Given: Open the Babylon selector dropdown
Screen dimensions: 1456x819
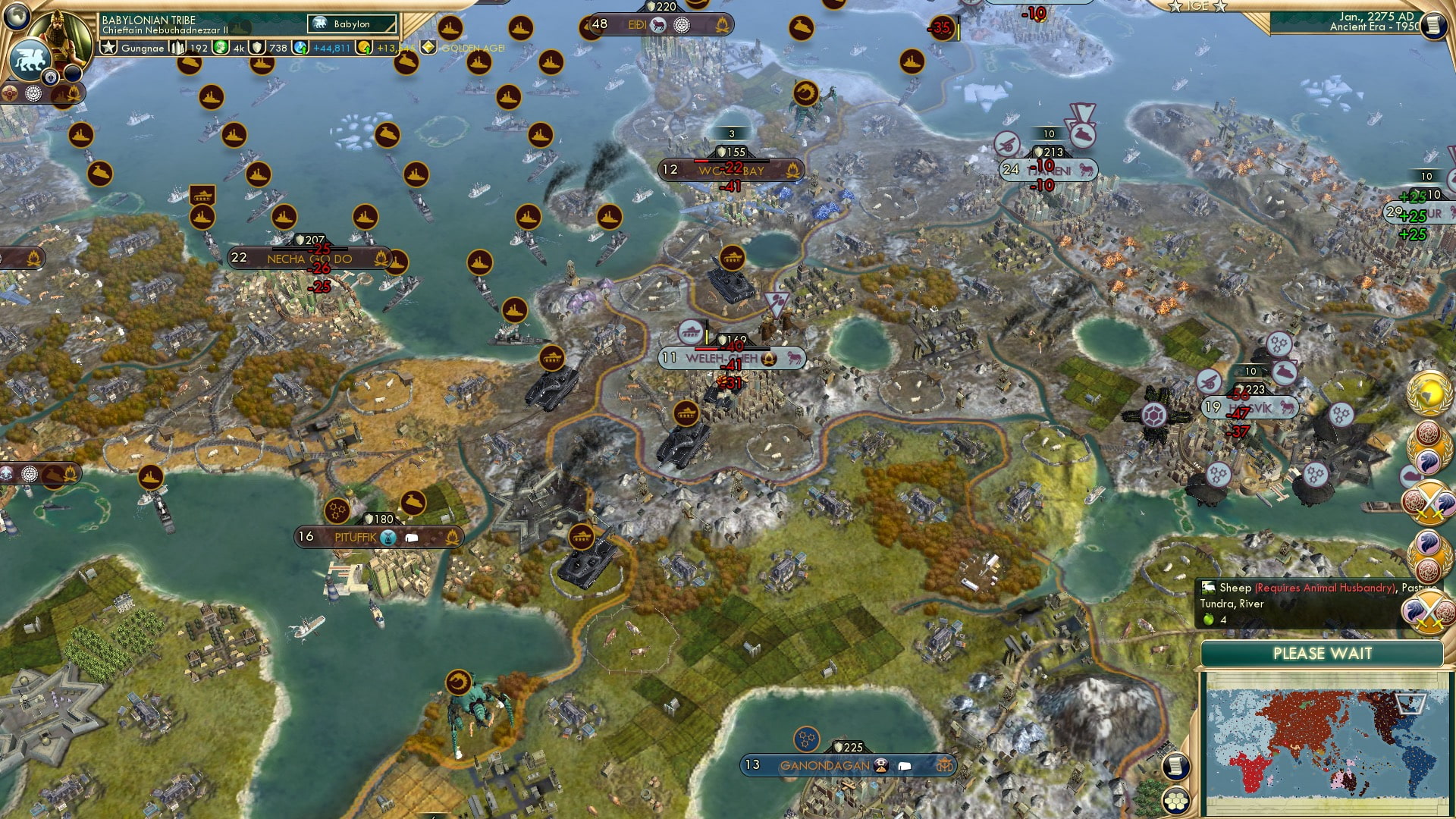Looking at the screenshot, I should [351, 24].
